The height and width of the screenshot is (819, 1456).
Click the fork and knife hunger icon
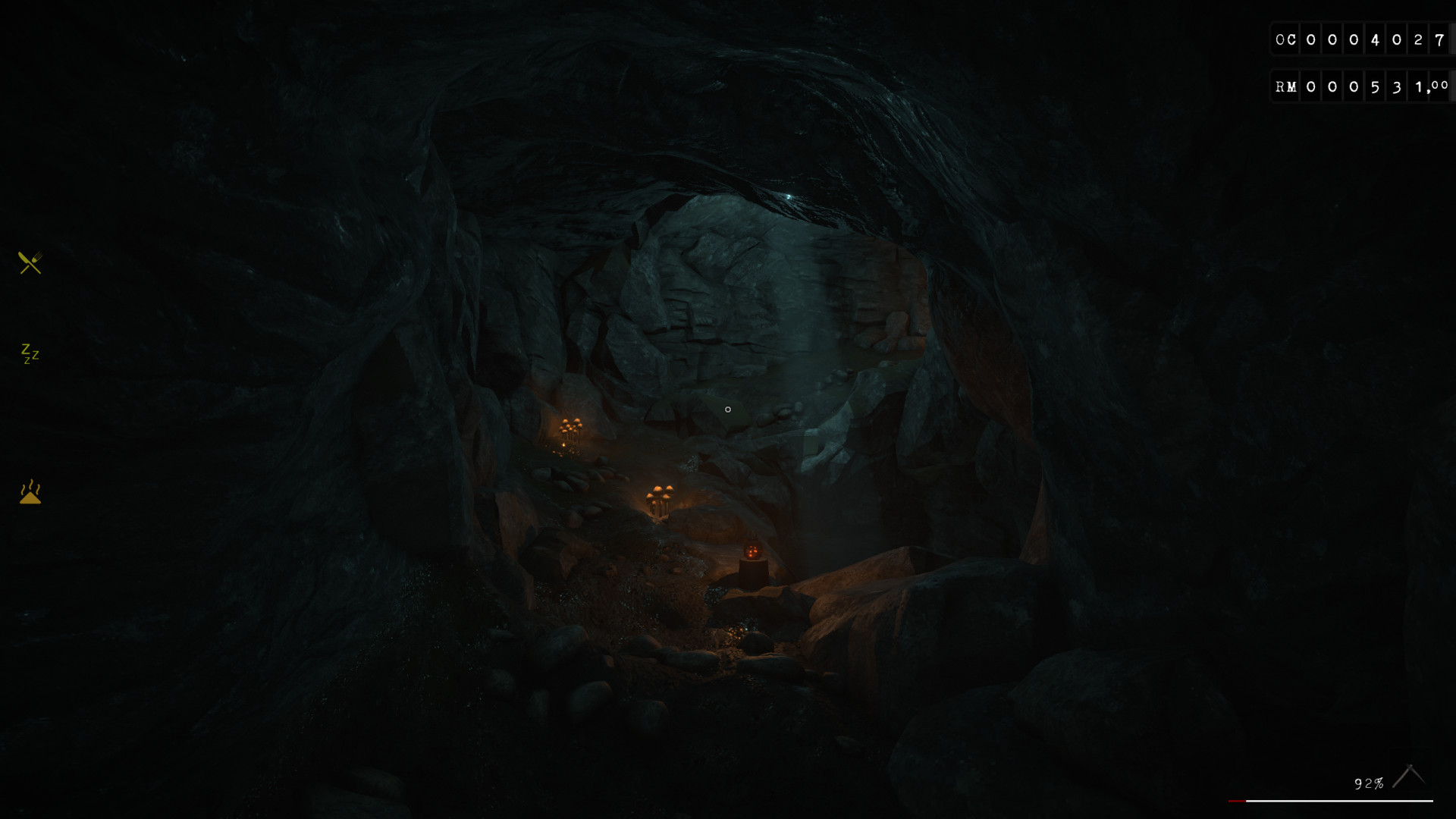coord(29,263)
